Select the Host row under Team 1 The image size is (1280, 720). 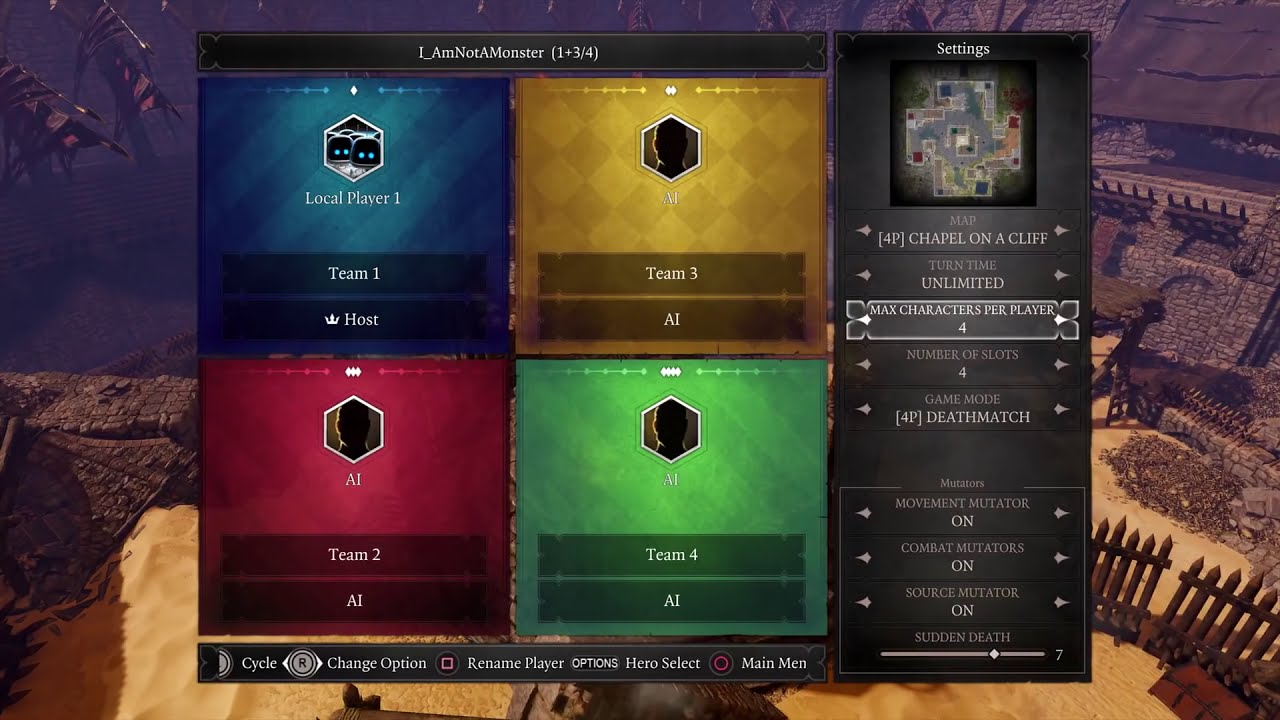click(354, 319)
